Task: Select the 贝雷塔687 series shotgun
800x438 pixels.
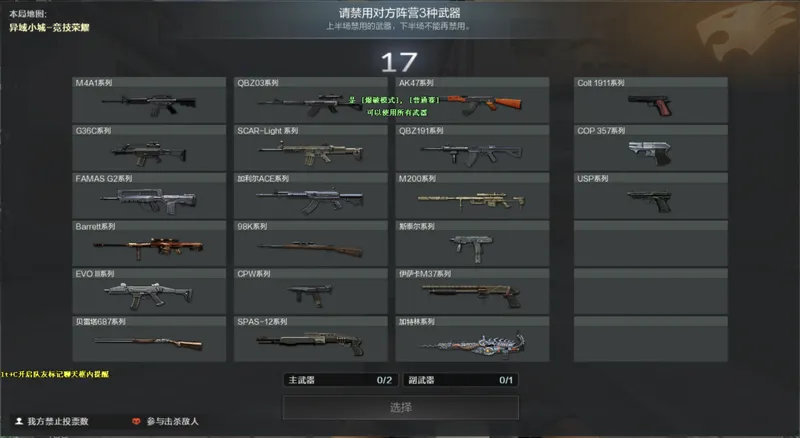Action: coord(149,339)
